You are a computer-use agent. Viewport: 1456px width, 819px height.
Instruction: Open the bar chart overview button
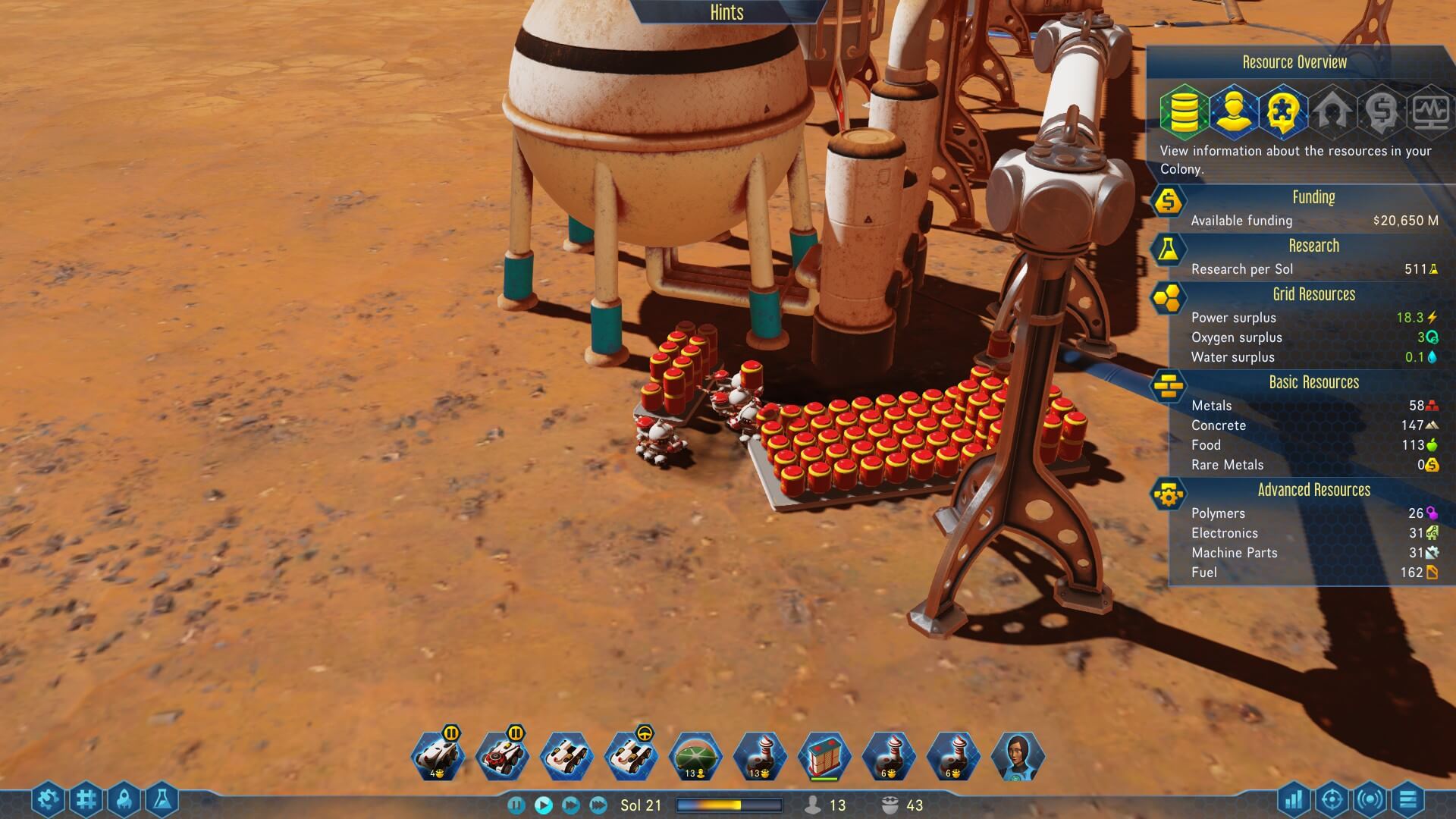click(x=1294, y=799)
